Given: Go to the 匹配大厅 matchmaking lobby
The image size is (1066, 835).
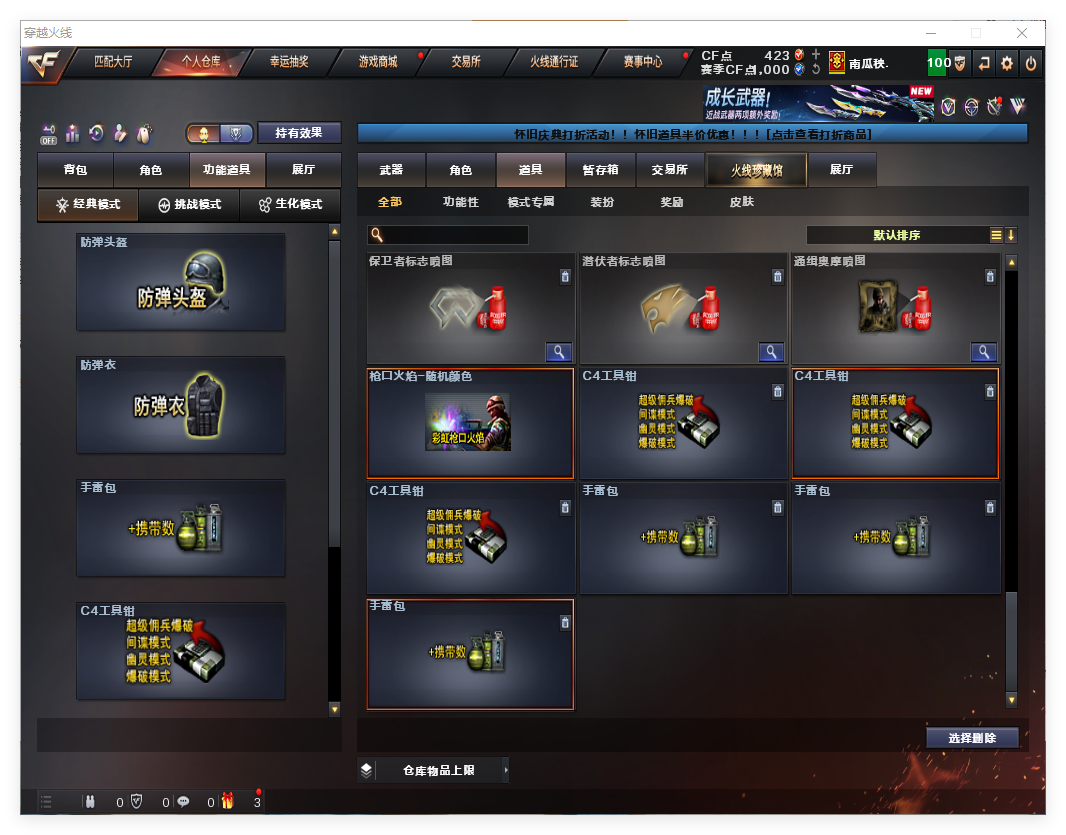Looking at the screenshot, I should pyautogui.click(x=113, y=62).
